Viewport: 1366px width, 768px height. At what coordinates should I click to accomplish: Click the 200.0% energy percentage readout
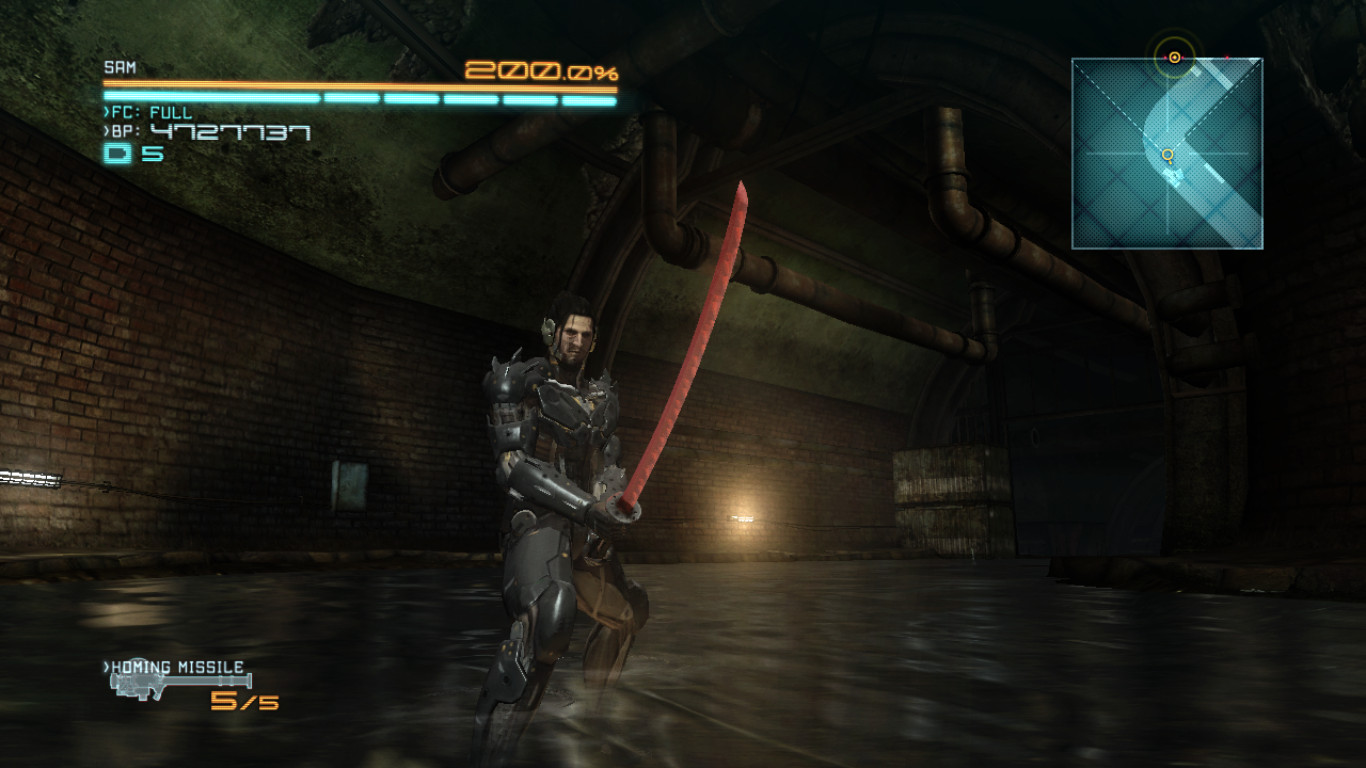coord(540,71)
